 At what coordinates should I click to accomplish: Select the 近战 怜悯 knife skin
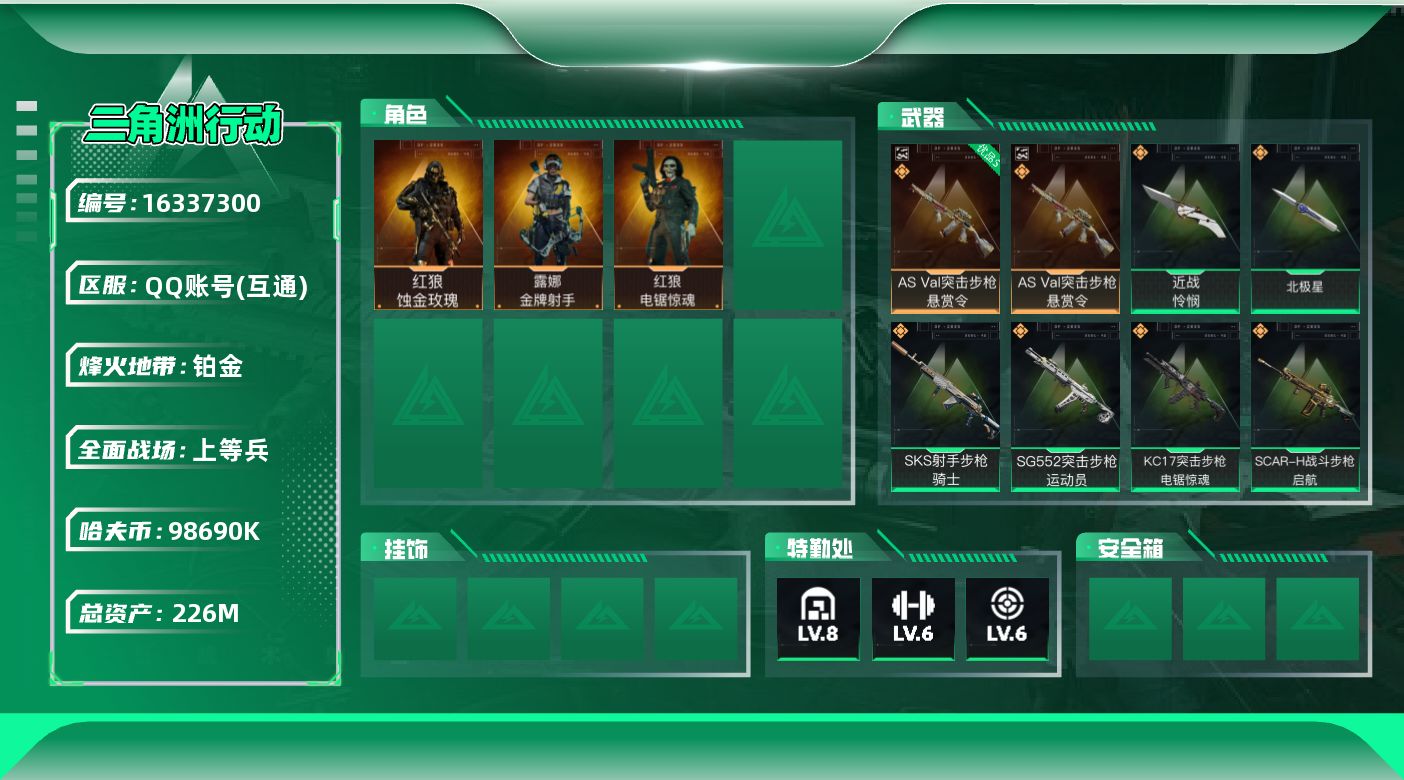(x=1185, y=228)
